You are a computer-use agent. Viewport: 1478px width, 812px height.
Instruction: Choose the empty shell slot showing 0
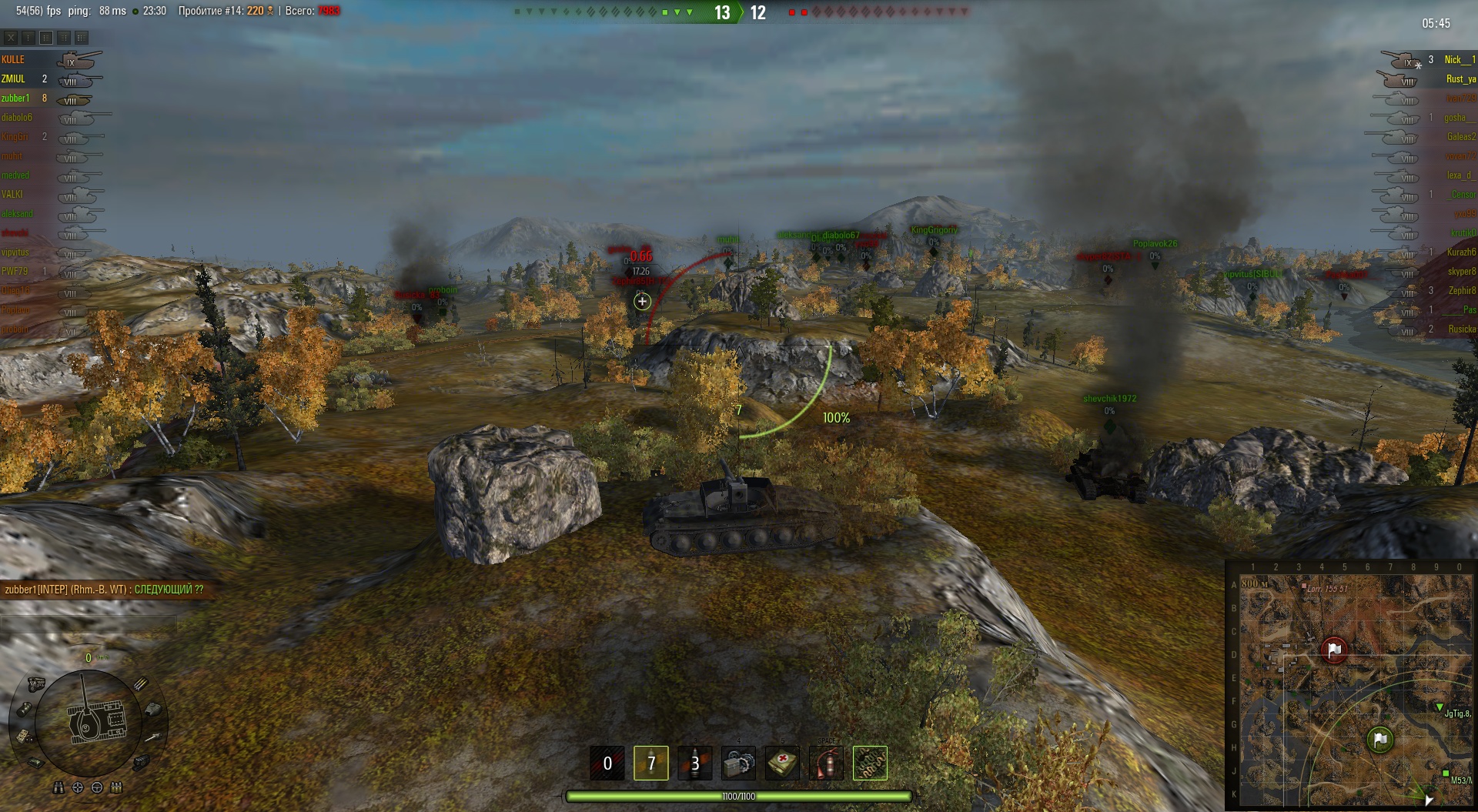607,763
